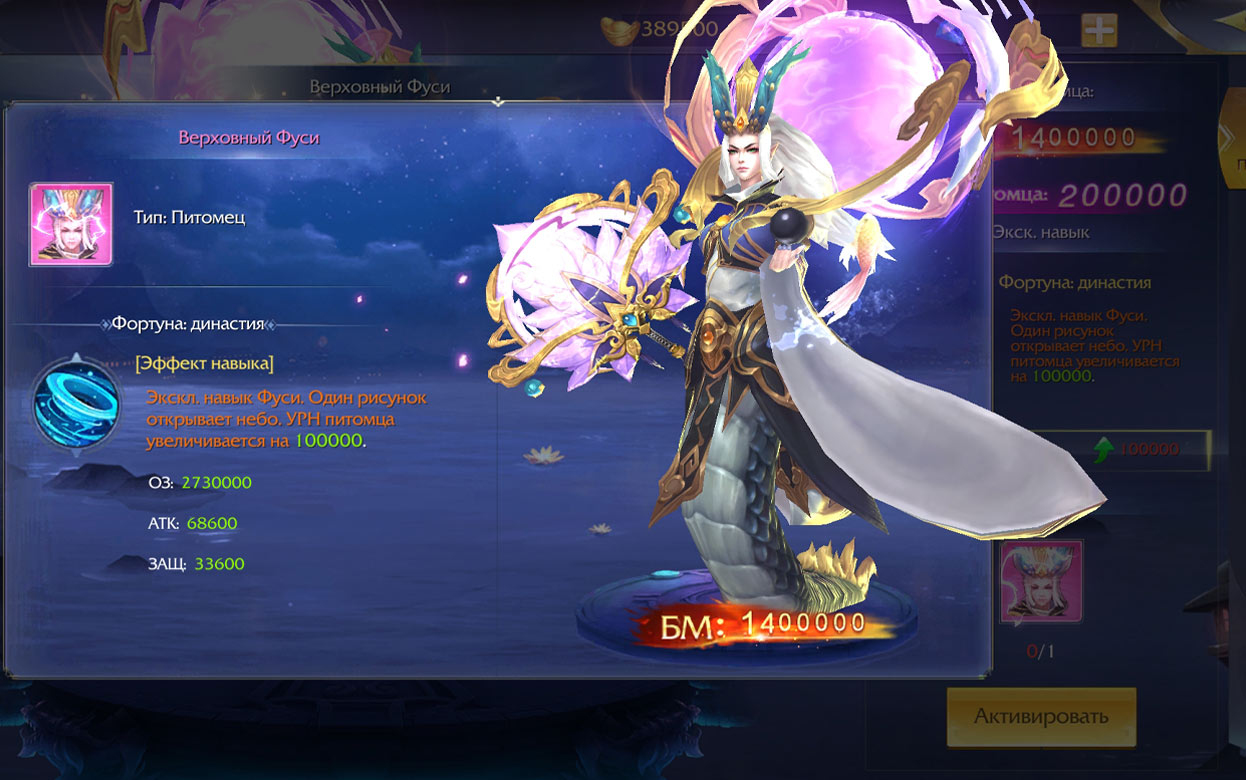Select the Fusi item icon showing 0/1
The height and width of the screenshot is (780, 1246).
tap(1041, 582)
